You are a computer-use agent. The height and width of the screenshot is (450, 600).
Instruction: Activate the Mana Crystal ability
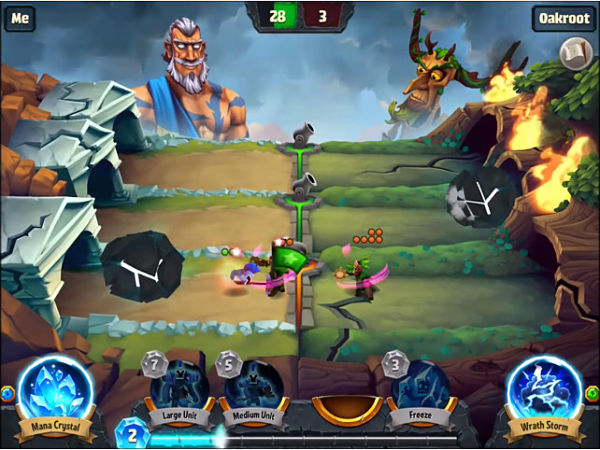click(x=56, y=391)
